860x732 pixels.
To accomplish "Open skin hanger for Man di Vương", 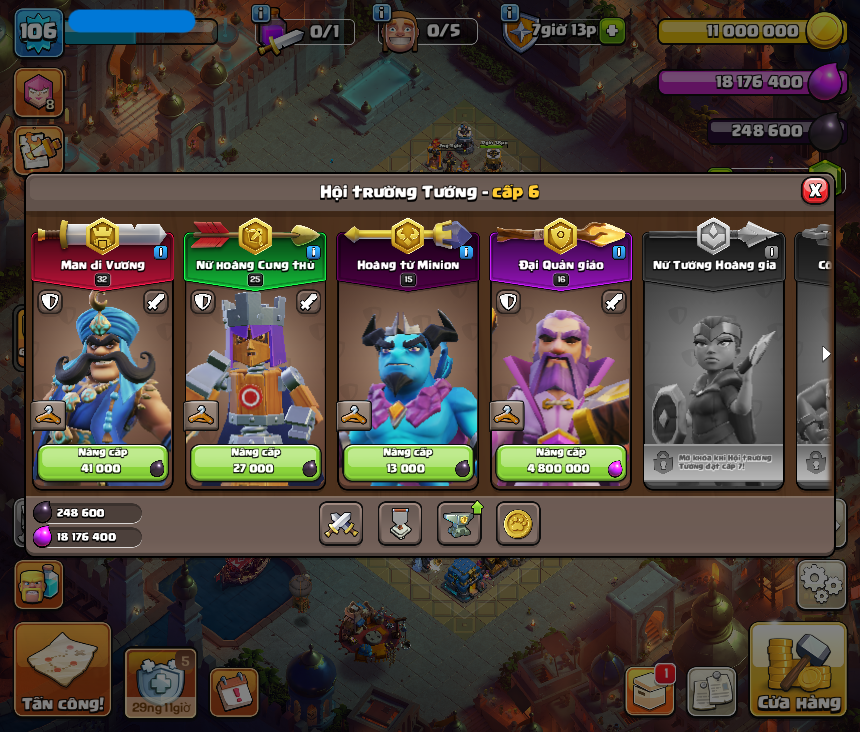I will (48, 415).
